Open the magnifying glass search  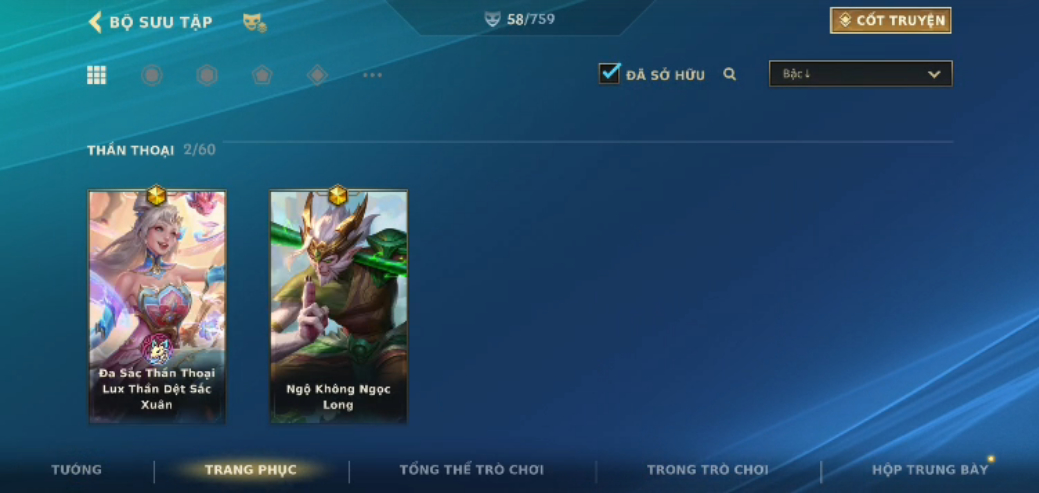coord(730,74)
